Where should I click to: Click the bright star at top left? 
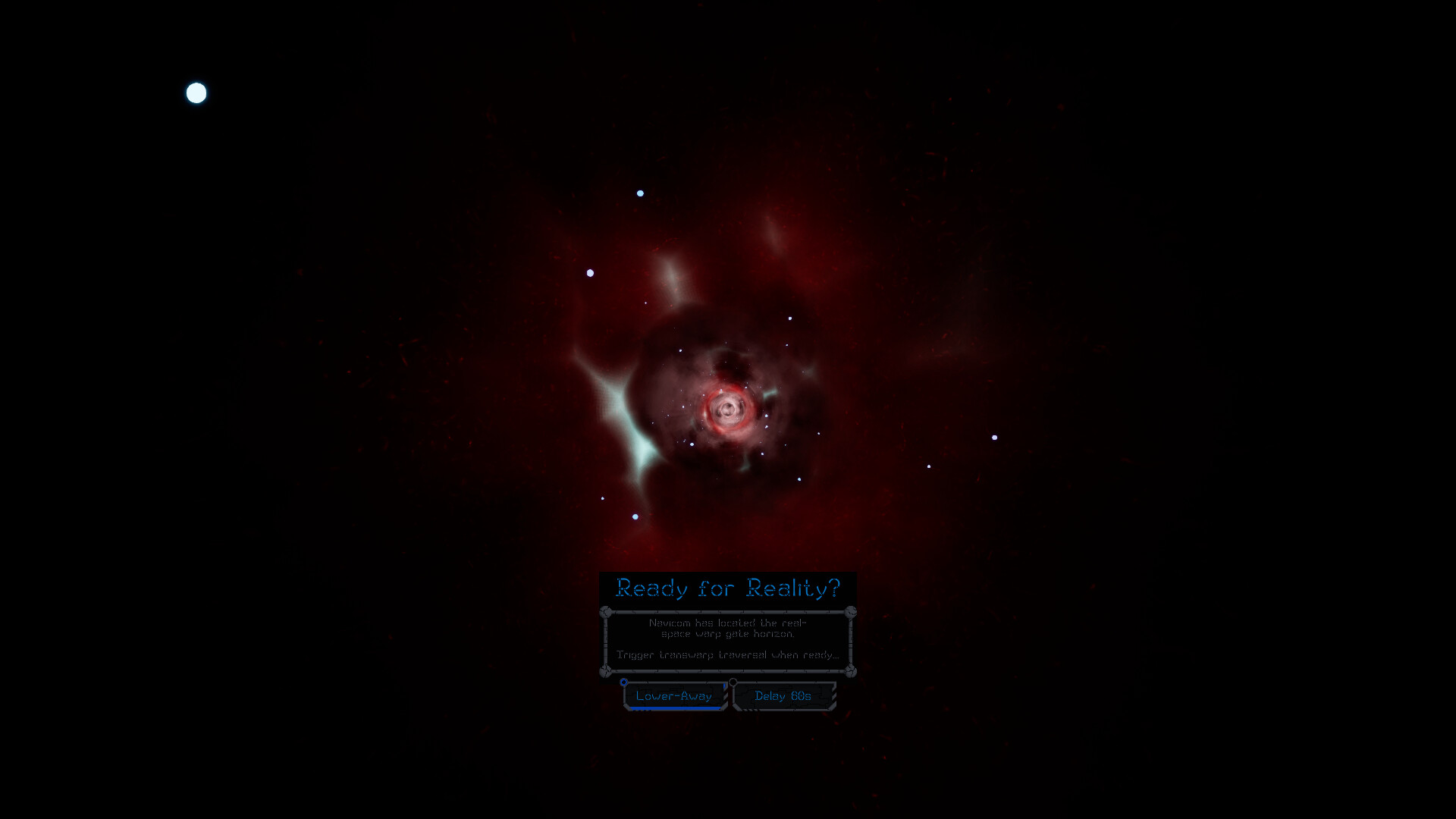[196, 93]
